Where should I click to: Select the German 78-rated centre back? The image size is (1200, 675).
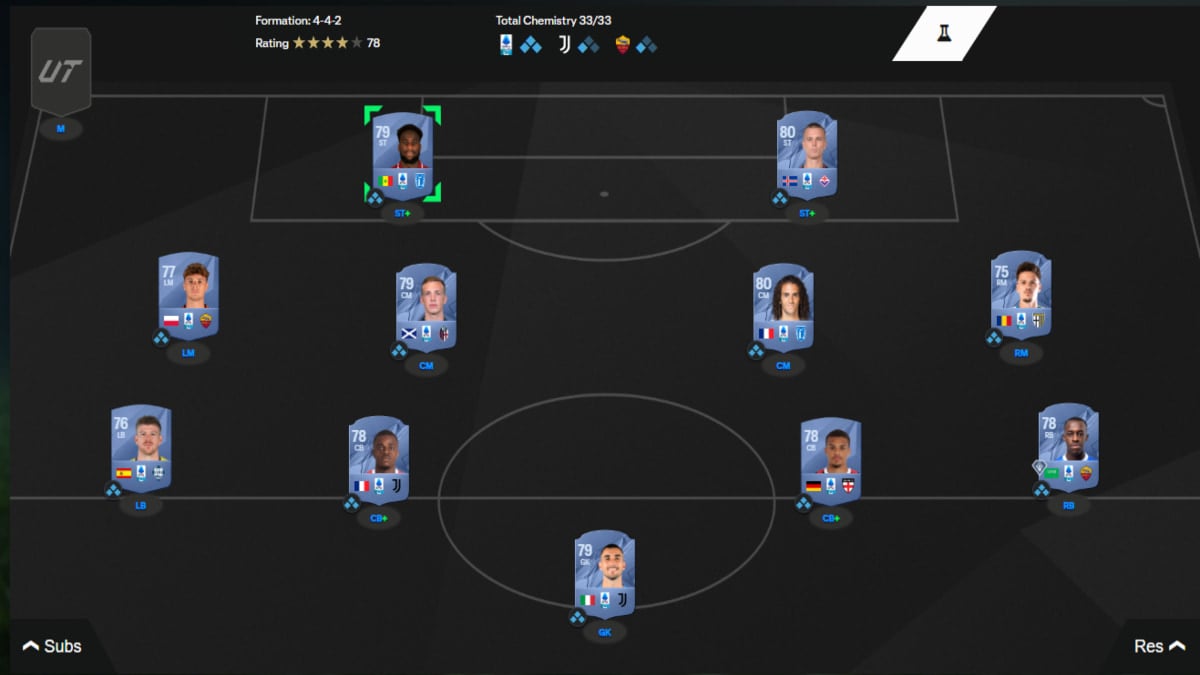click(831, 460)
